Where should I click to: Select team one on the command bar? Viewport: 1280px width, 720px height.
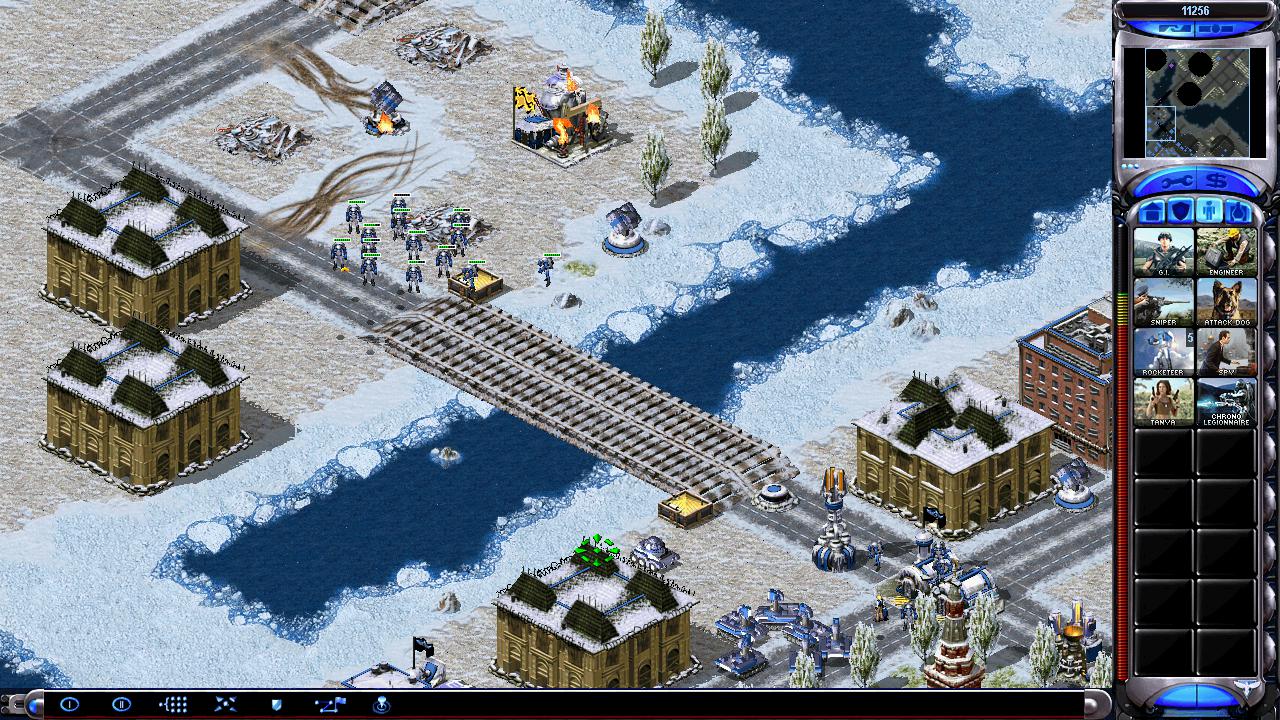pyautogui.click(x=69, y=704)
